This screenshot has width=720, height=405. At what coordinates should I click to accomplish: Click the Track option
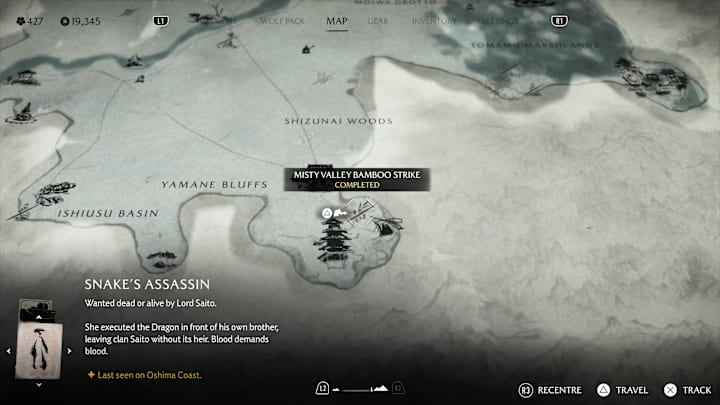click(688, 389)
